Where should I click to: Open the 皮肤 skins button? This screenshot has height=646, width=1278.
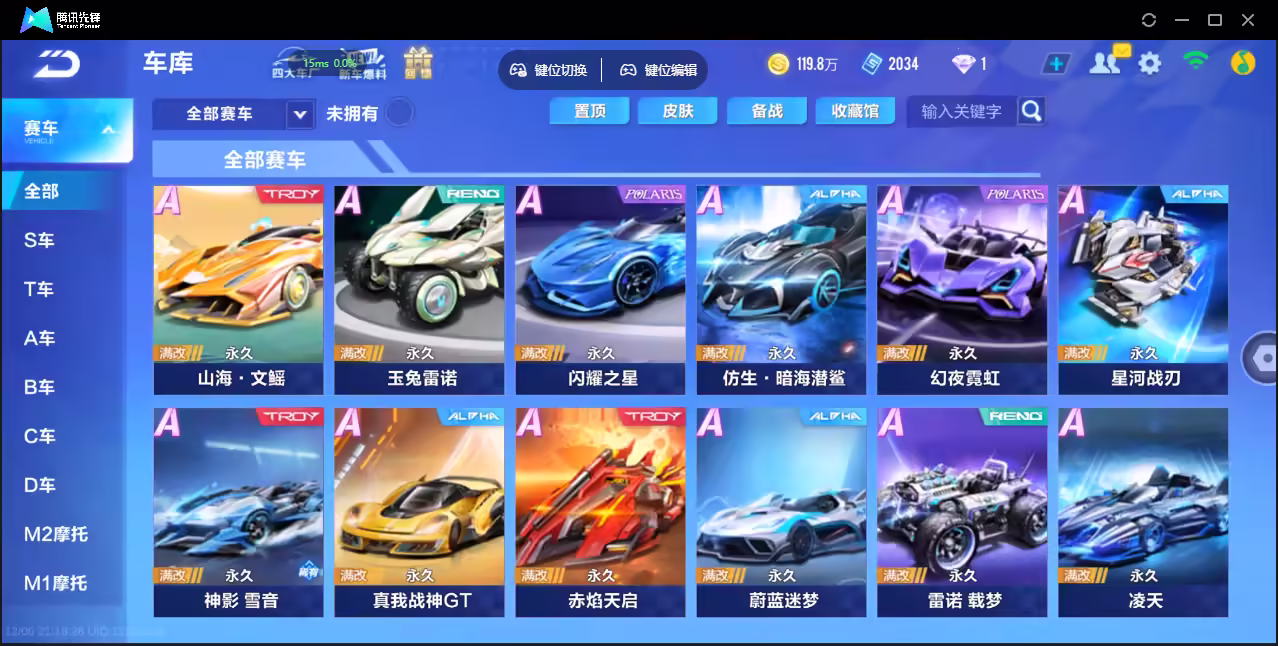678,111
